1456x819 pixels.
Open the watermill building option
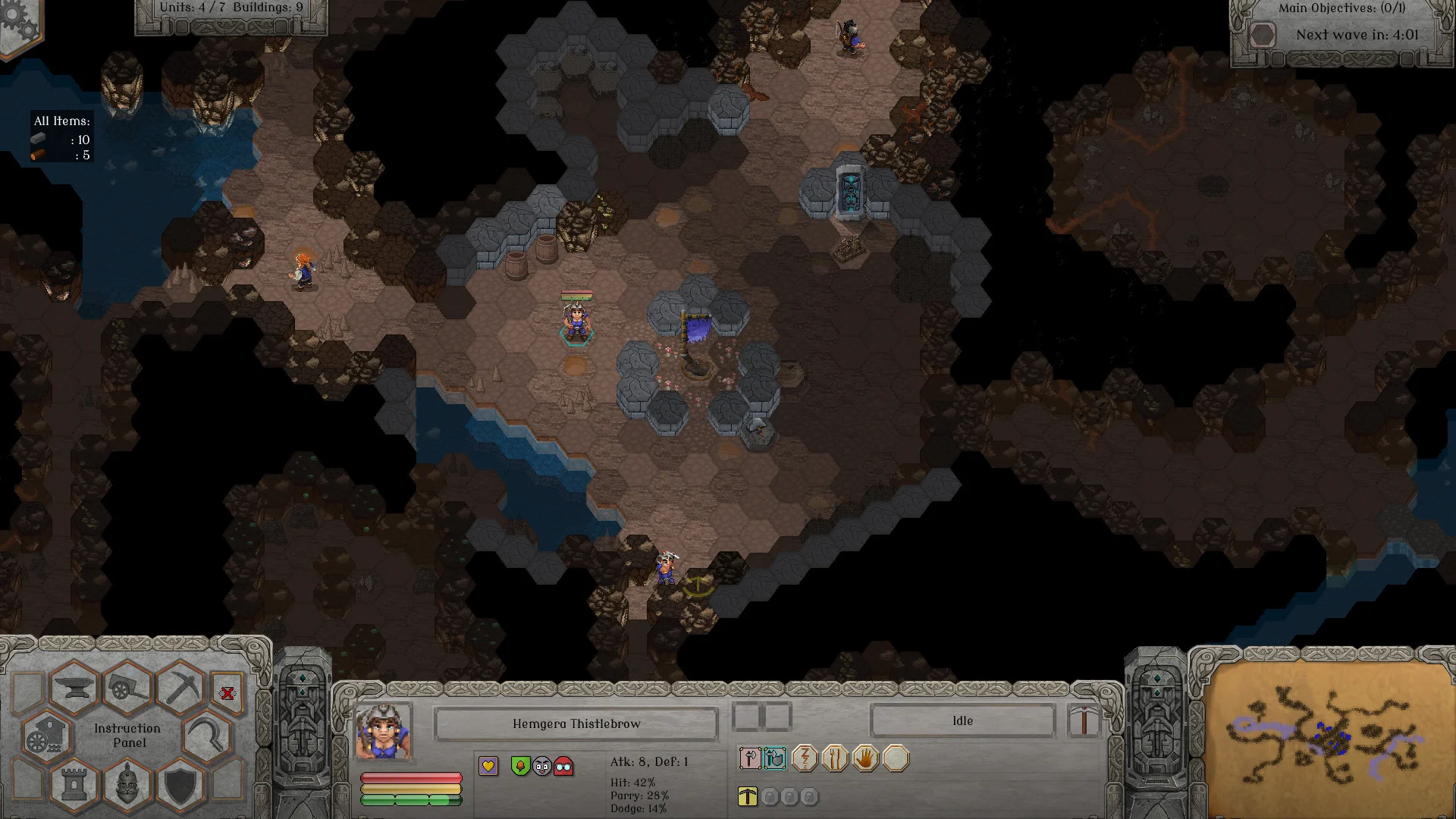47,737
